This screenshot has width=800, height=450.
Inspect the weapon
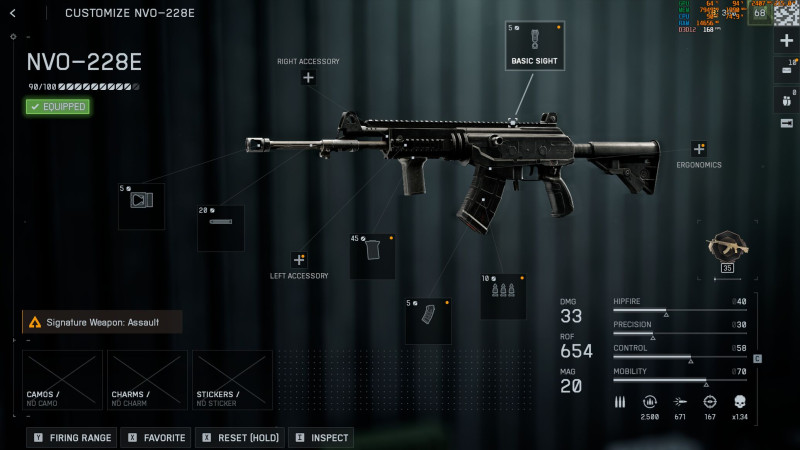click(x=322, y=438)
